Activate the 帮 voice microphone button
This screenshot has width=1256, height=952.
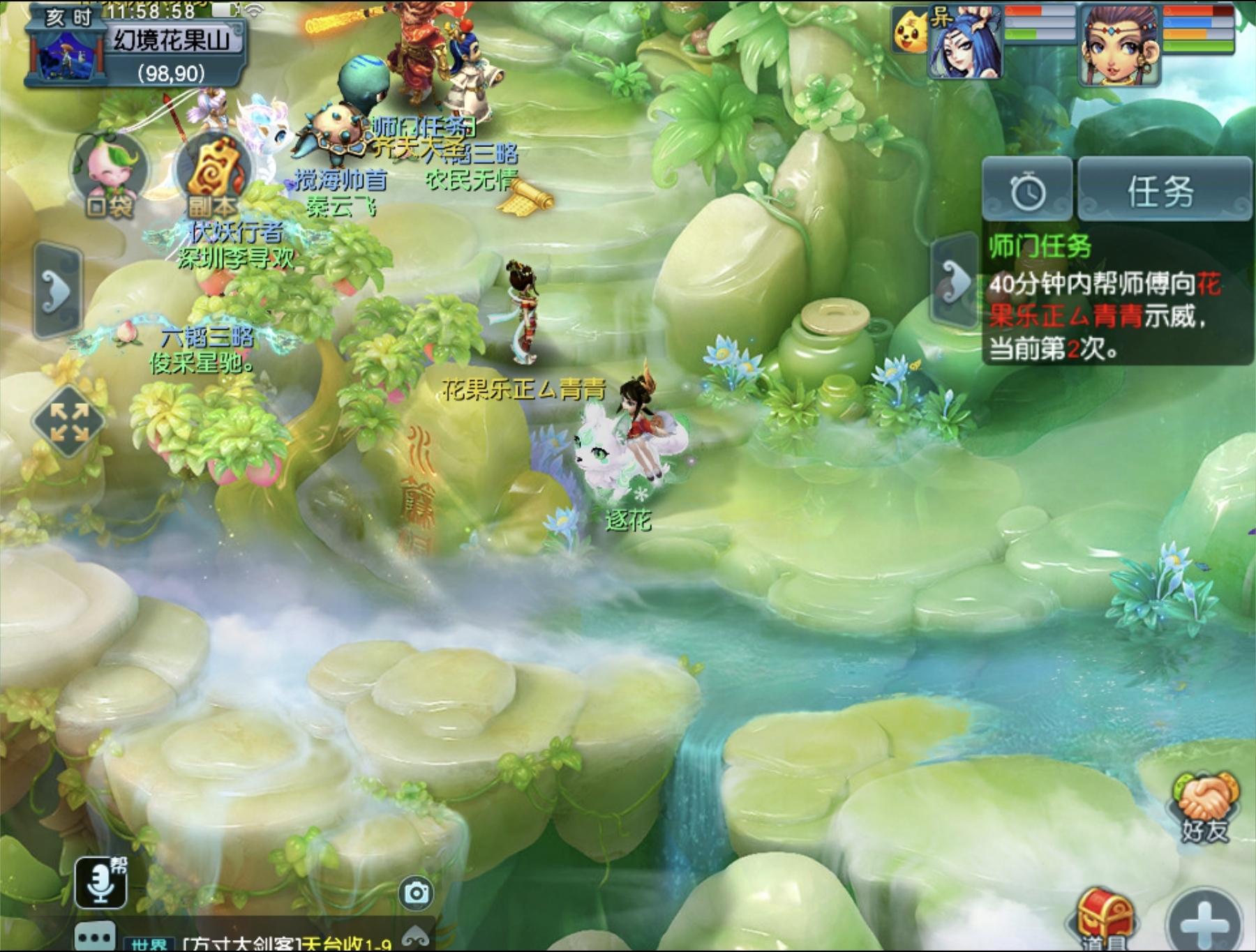tap(101, 882)
